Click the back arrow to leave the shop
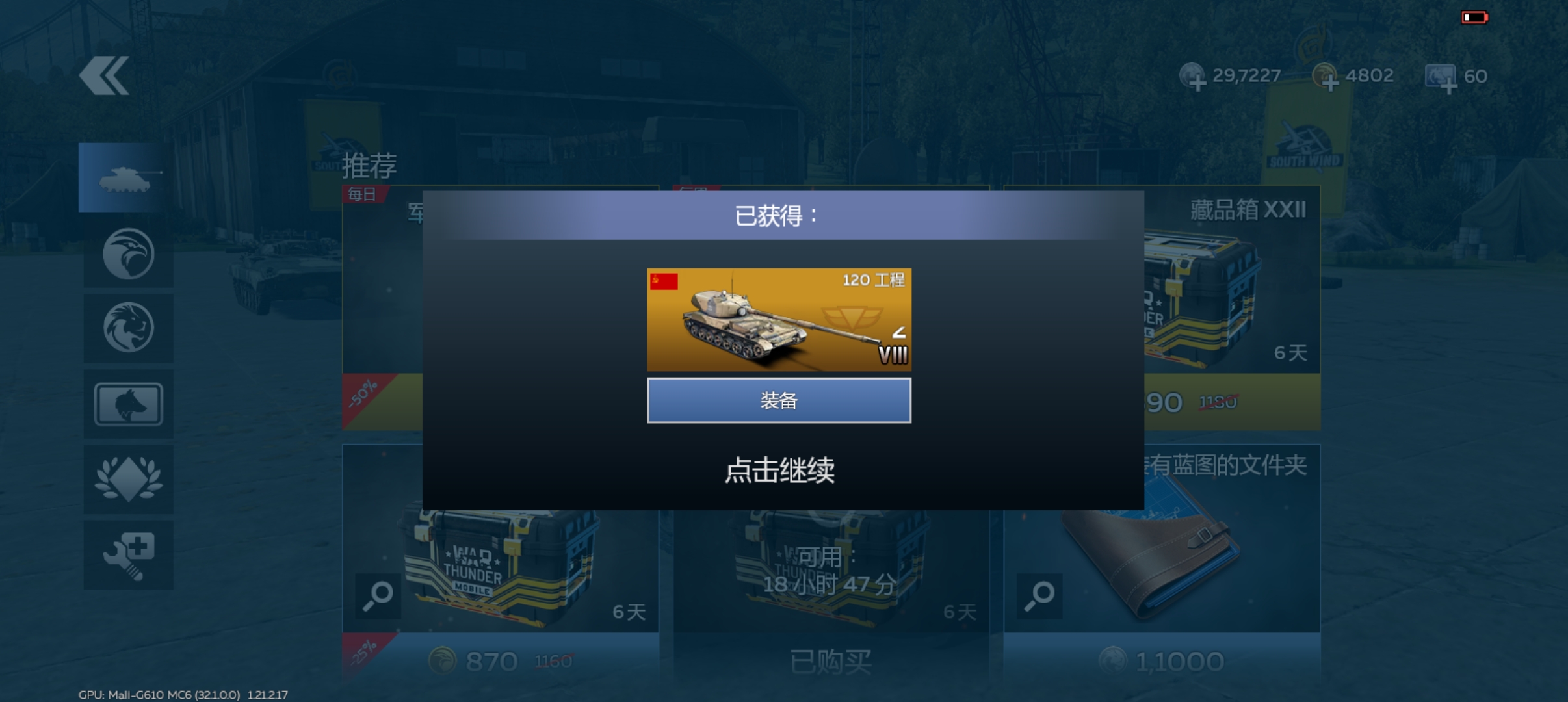 [106, 73]
